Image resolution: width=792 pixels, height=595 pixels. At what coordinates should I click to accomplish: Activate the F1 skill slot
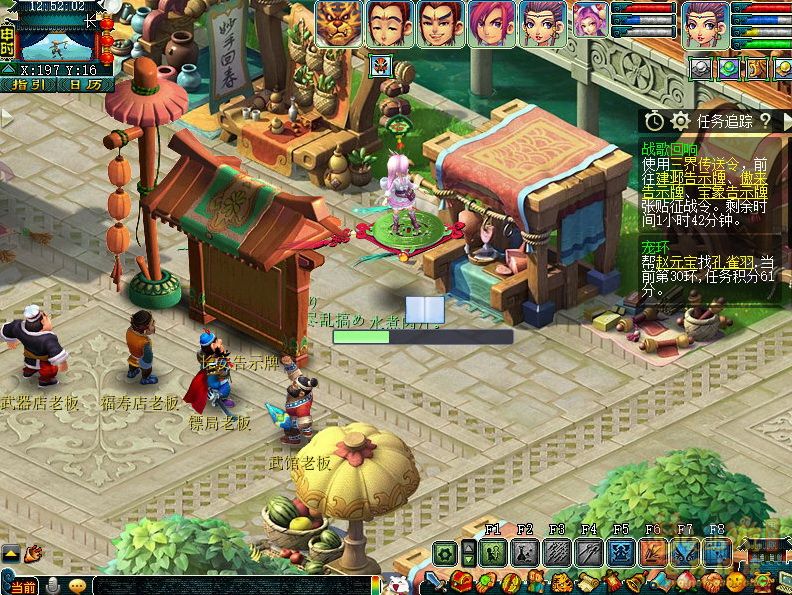pos(493,553)
